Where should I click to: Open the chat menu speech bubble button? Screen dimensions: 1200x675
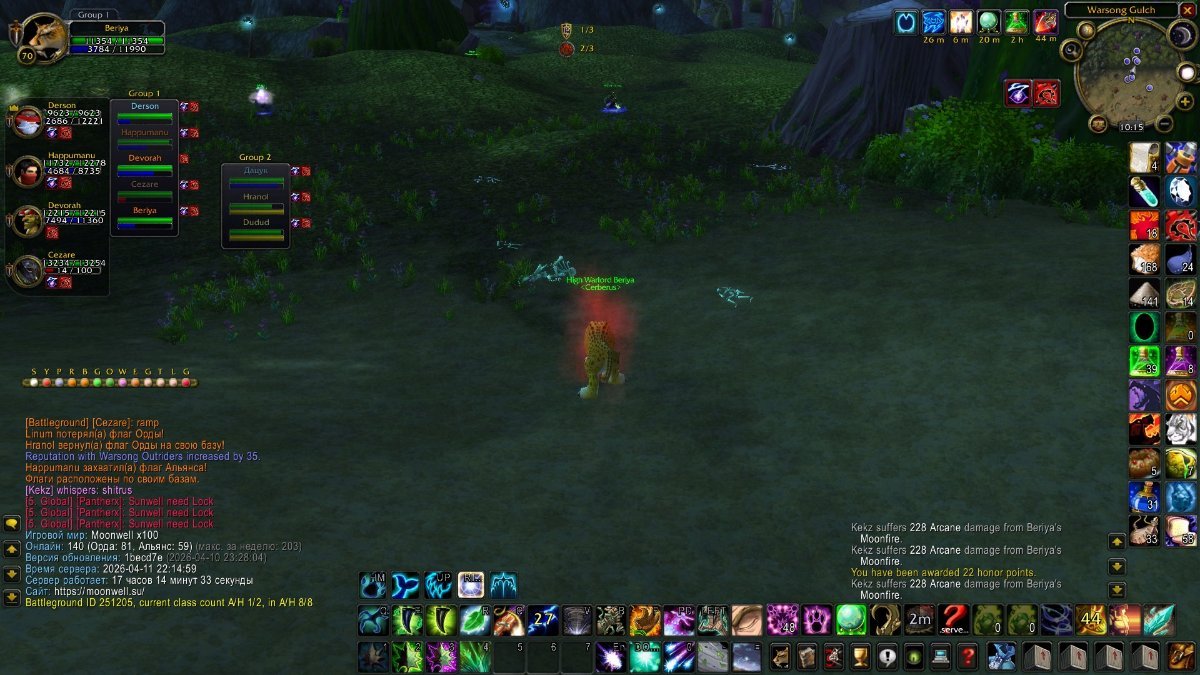(x=12, y=523)
